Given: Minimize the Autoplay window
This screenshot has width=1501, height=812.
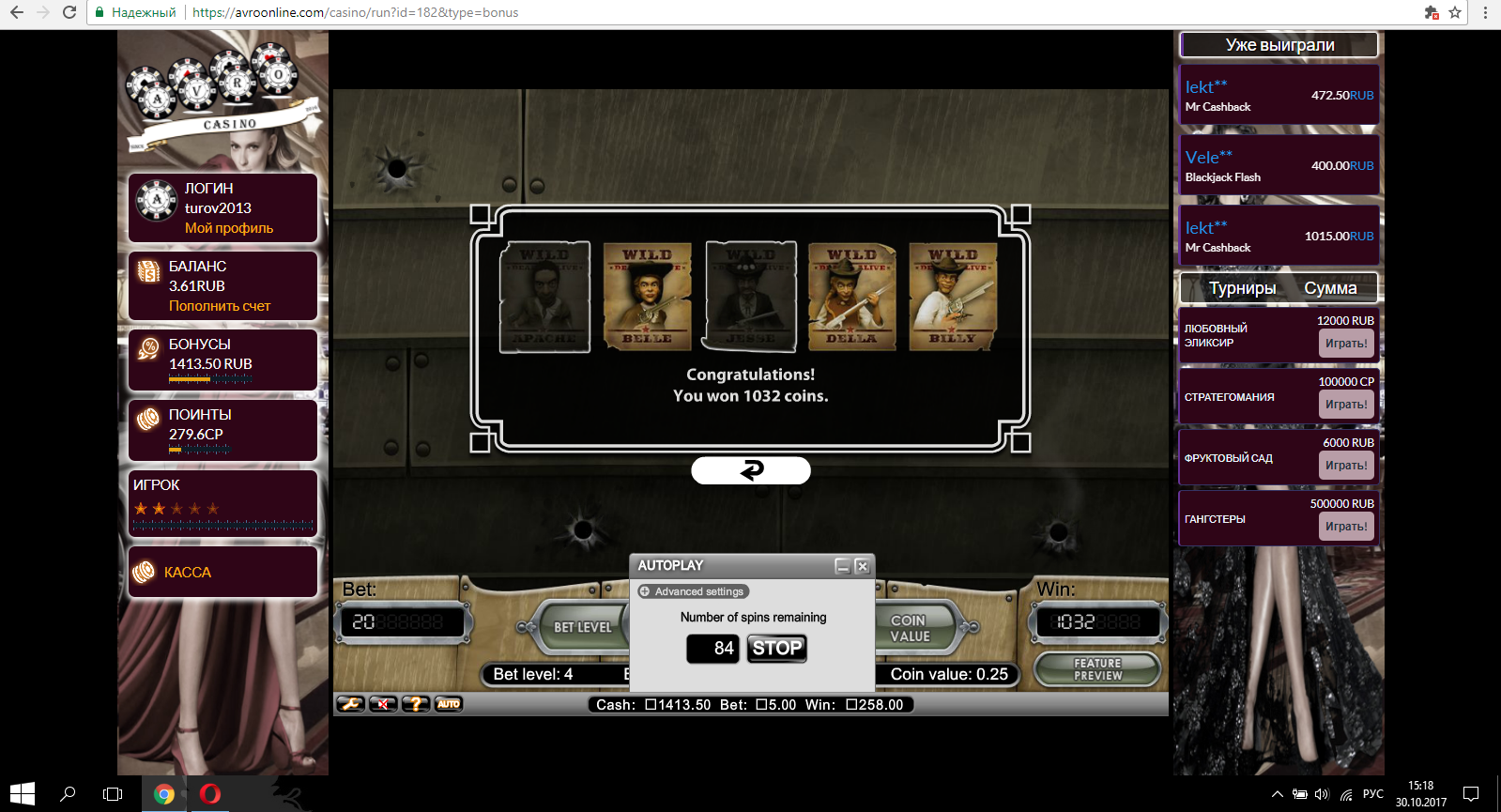Looking at the screenshot, I should [843, 566].
